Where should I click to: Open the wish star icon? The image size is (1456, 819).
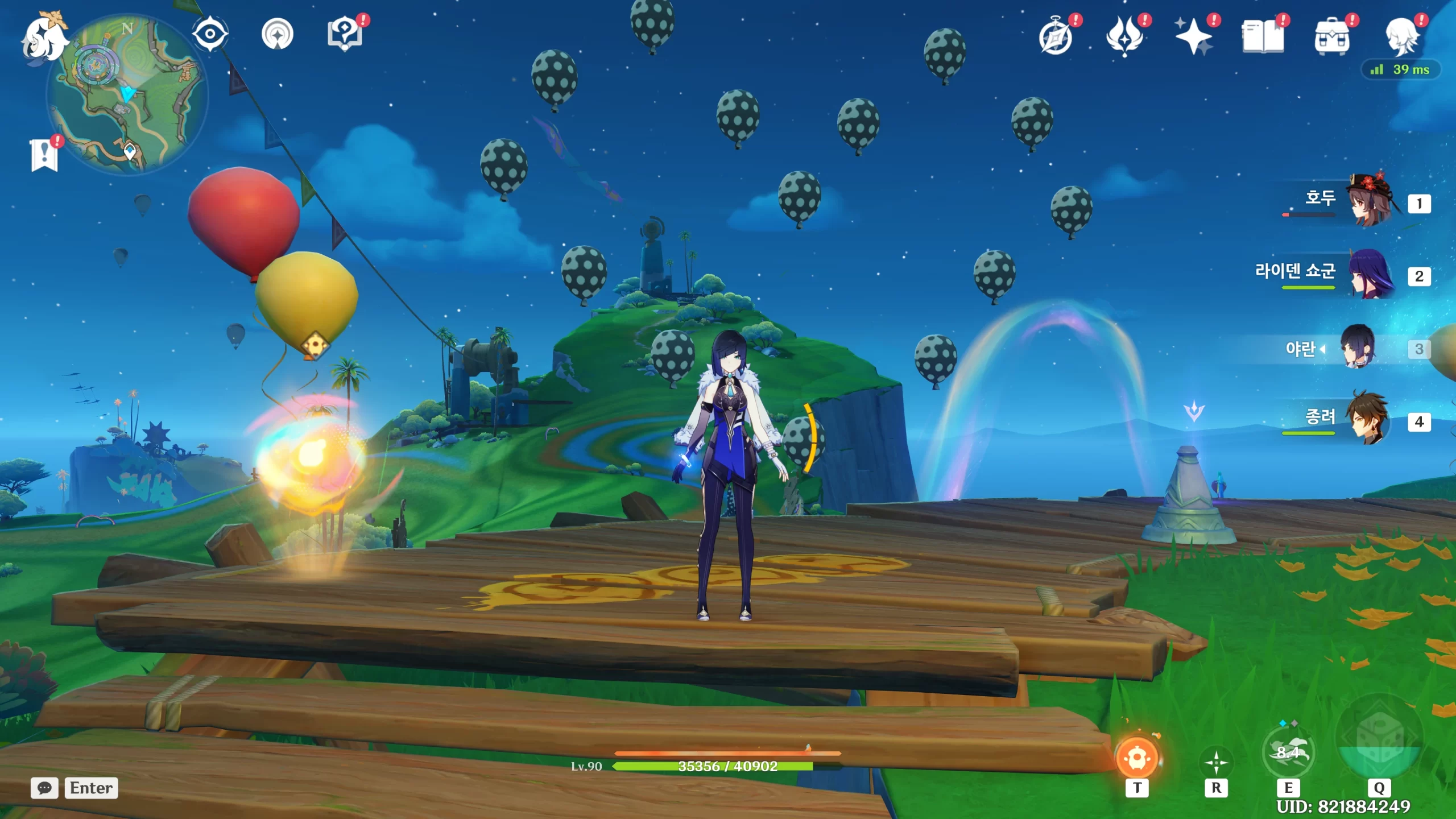(1194, 37)
